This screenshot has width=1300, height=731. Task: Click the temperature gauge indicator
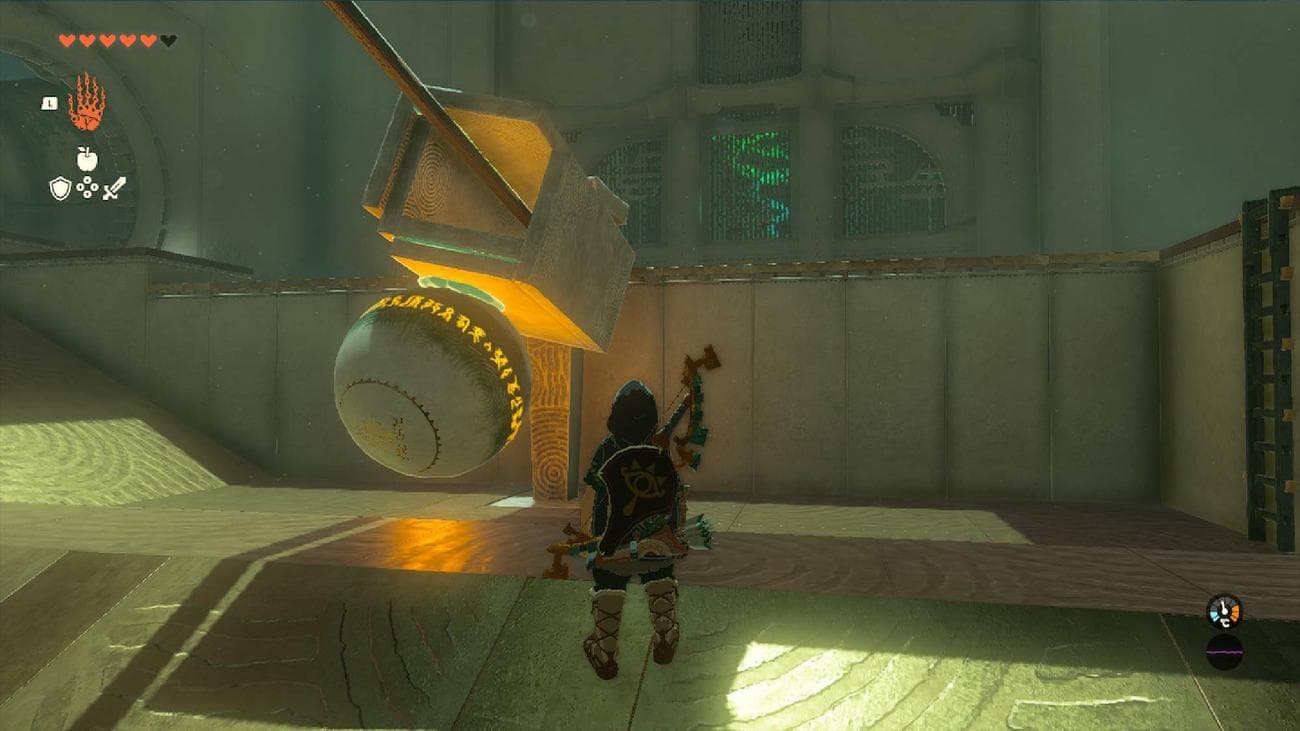[x=1223, y=612]
